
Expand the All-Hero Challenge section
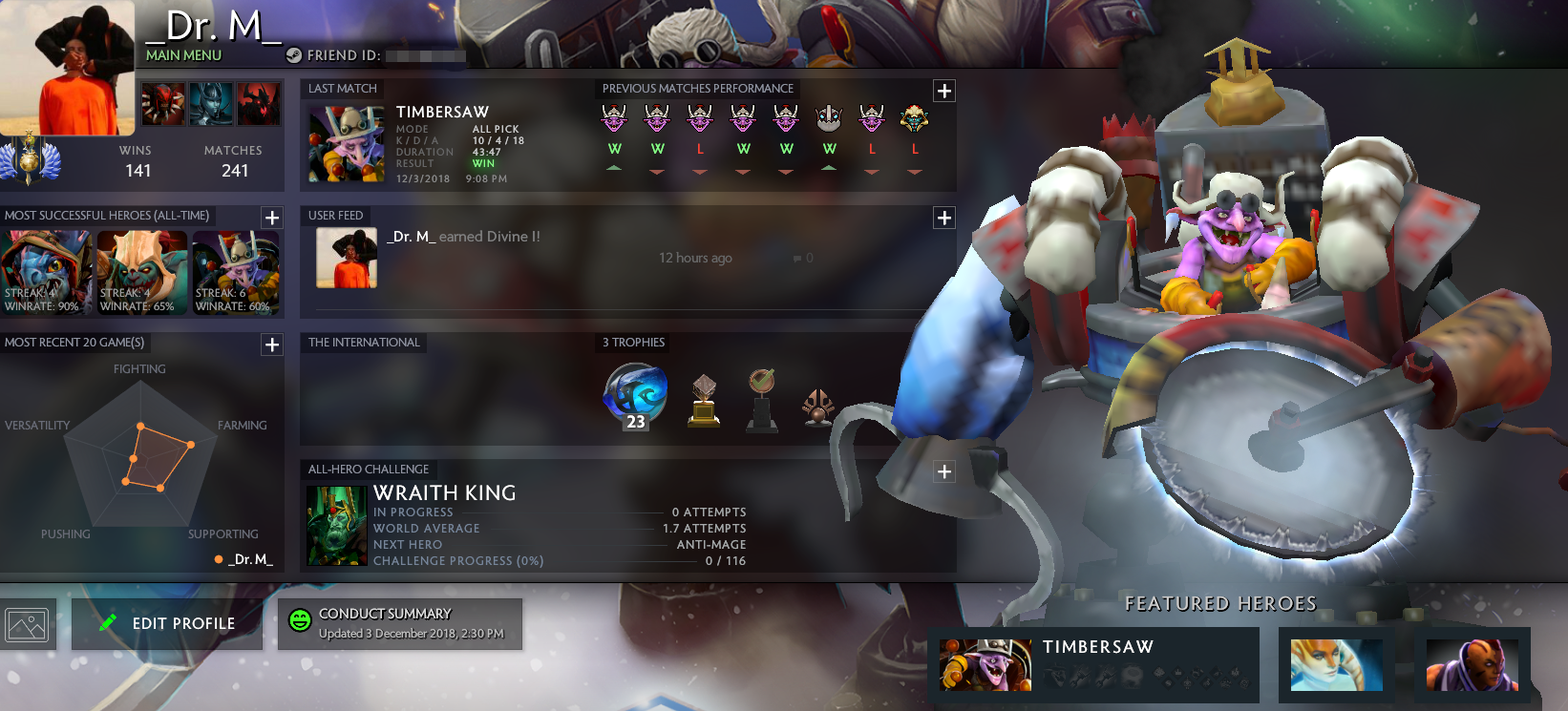(943, 471)
